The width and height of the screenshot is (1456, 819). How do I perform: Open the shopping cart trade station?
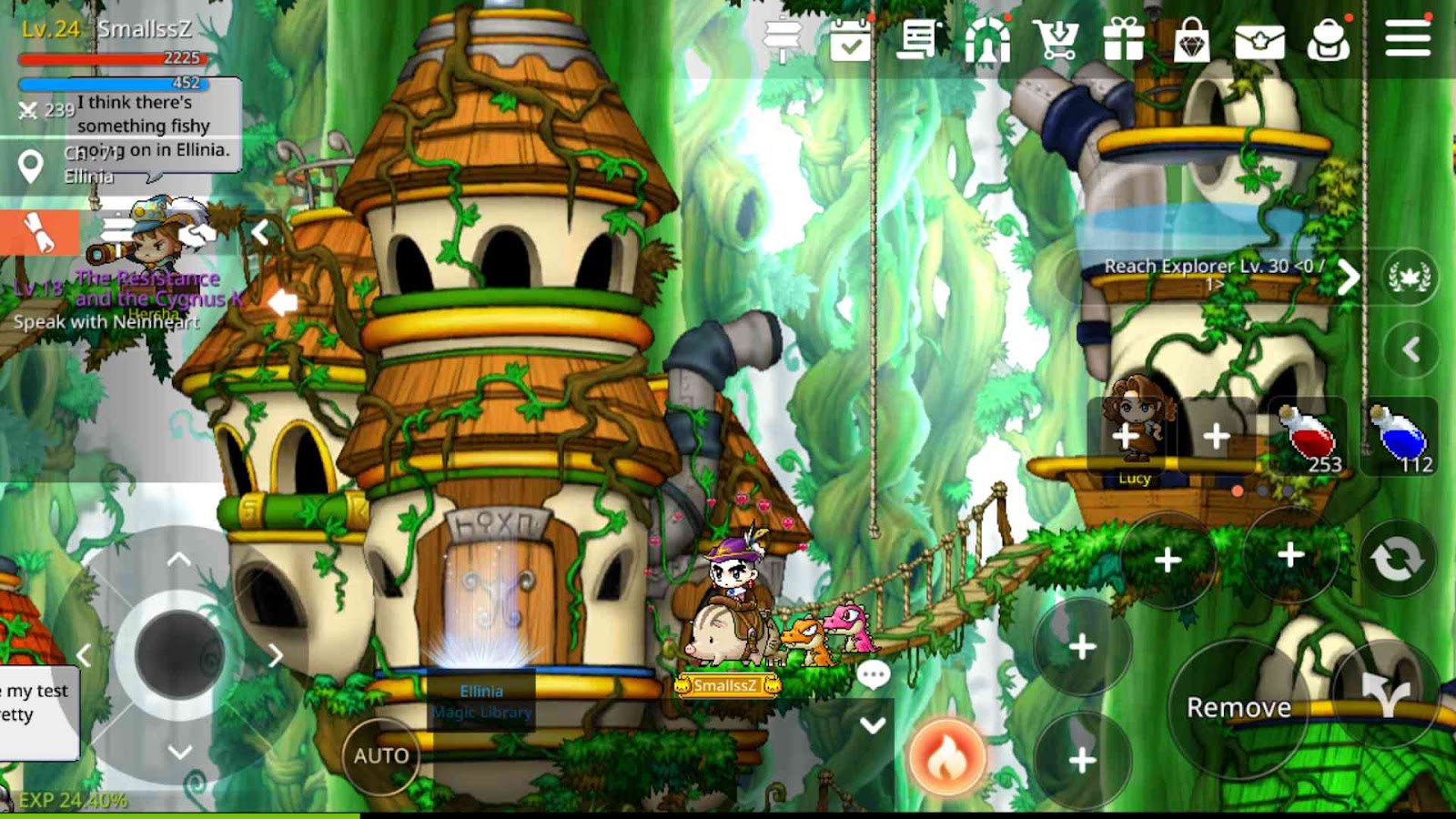point(1056,41)
